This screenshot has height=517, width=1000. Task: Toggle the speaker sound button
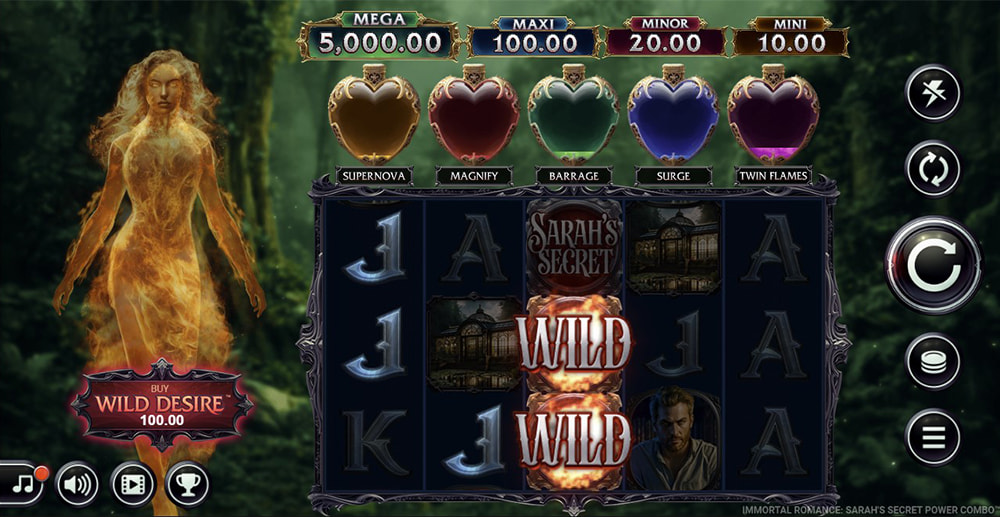tap(78, 485)
